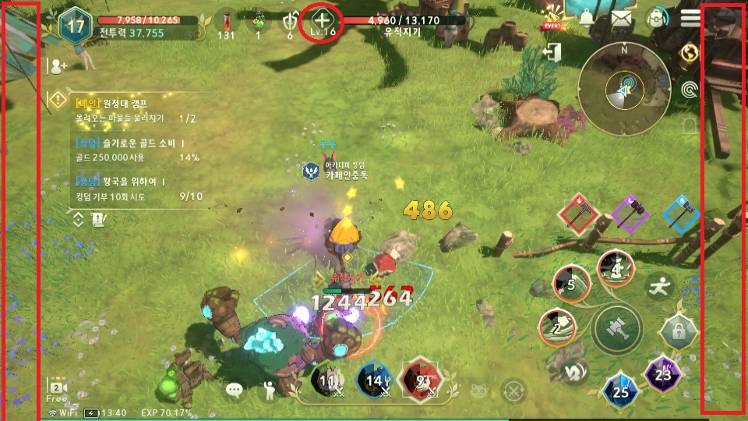This screenshot has height=421, width=748.
Task: Open the hamburger main menu
Action: 690,17
